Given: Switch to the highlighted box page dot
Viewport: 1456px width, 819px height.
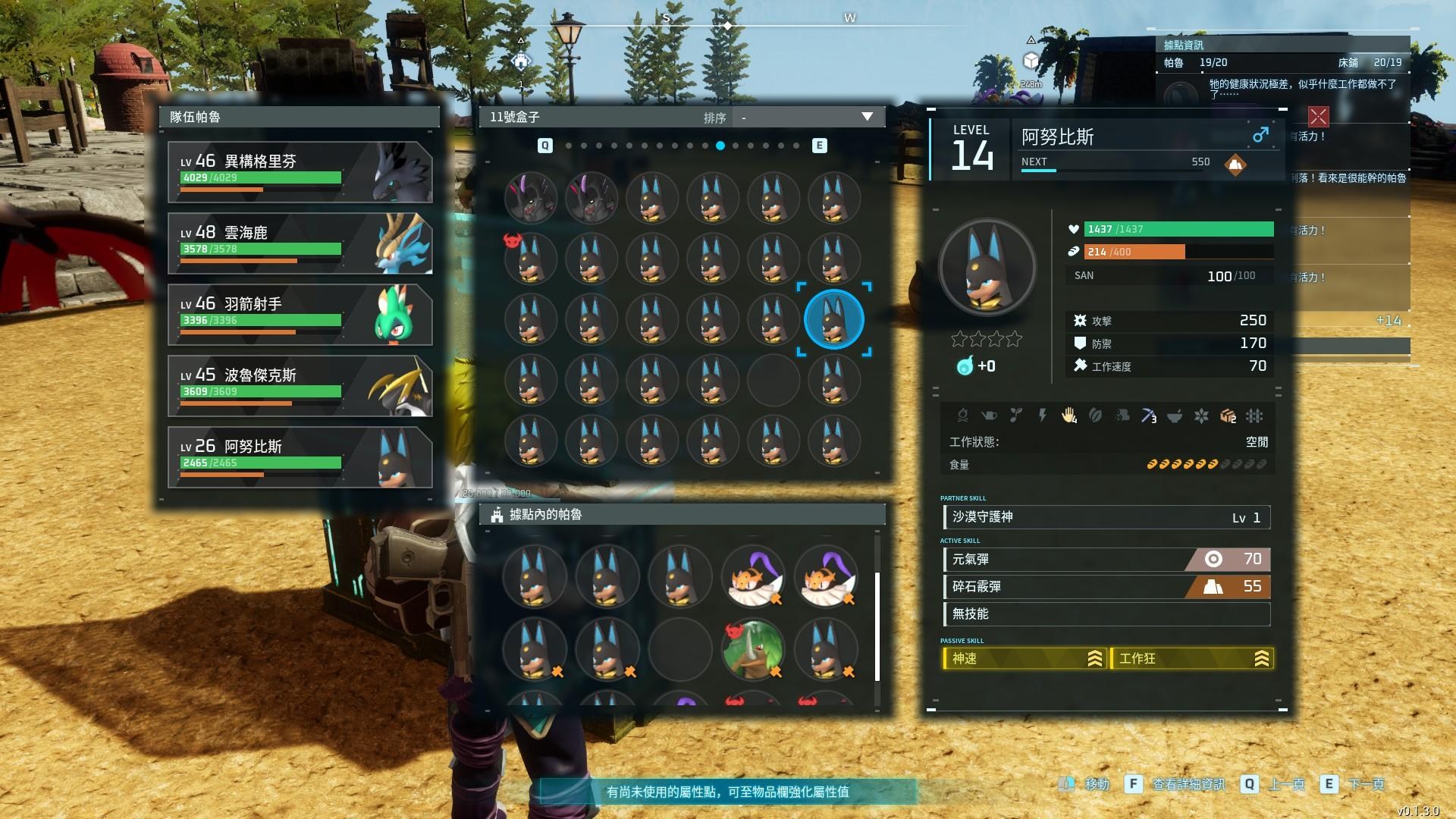Looking at the screenshot, I should 720,146.
